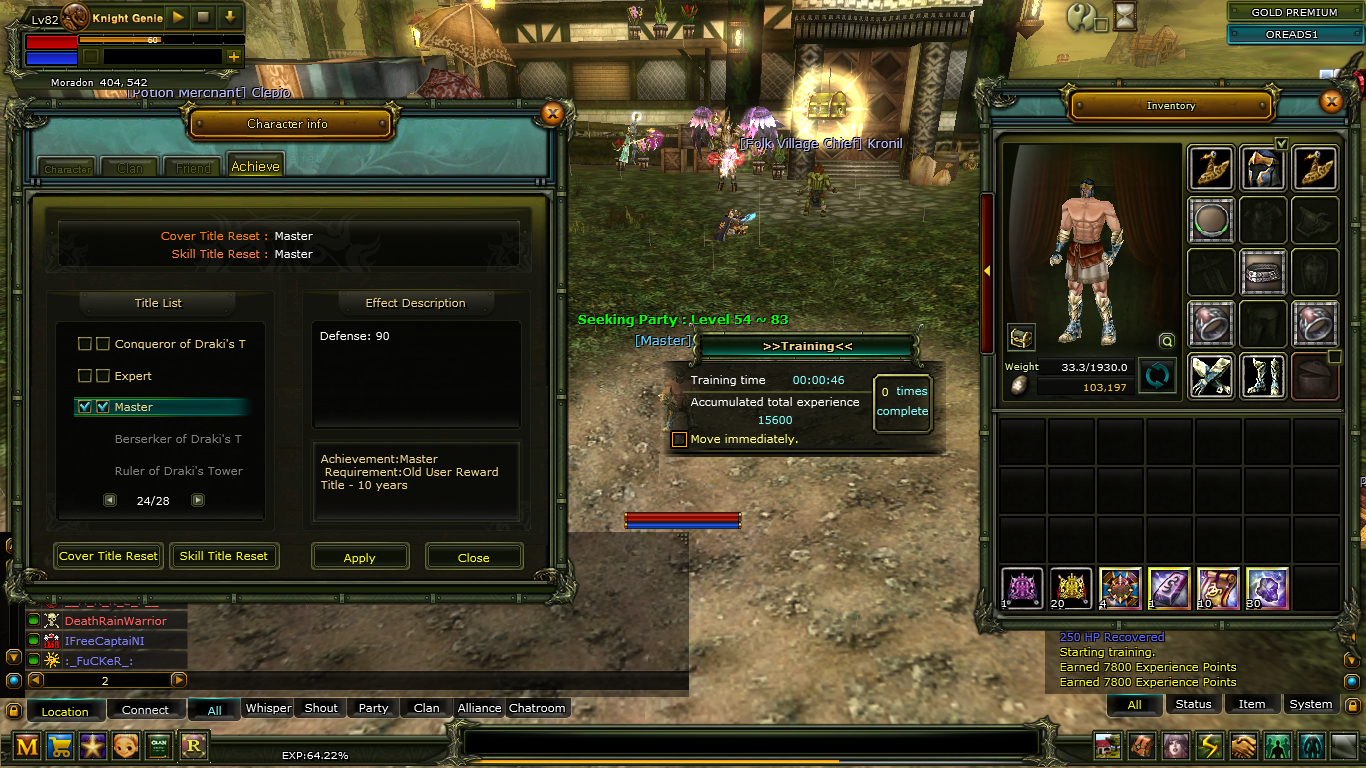Close the Character info window
This screenshot has height=768, width=1366.
552,114
